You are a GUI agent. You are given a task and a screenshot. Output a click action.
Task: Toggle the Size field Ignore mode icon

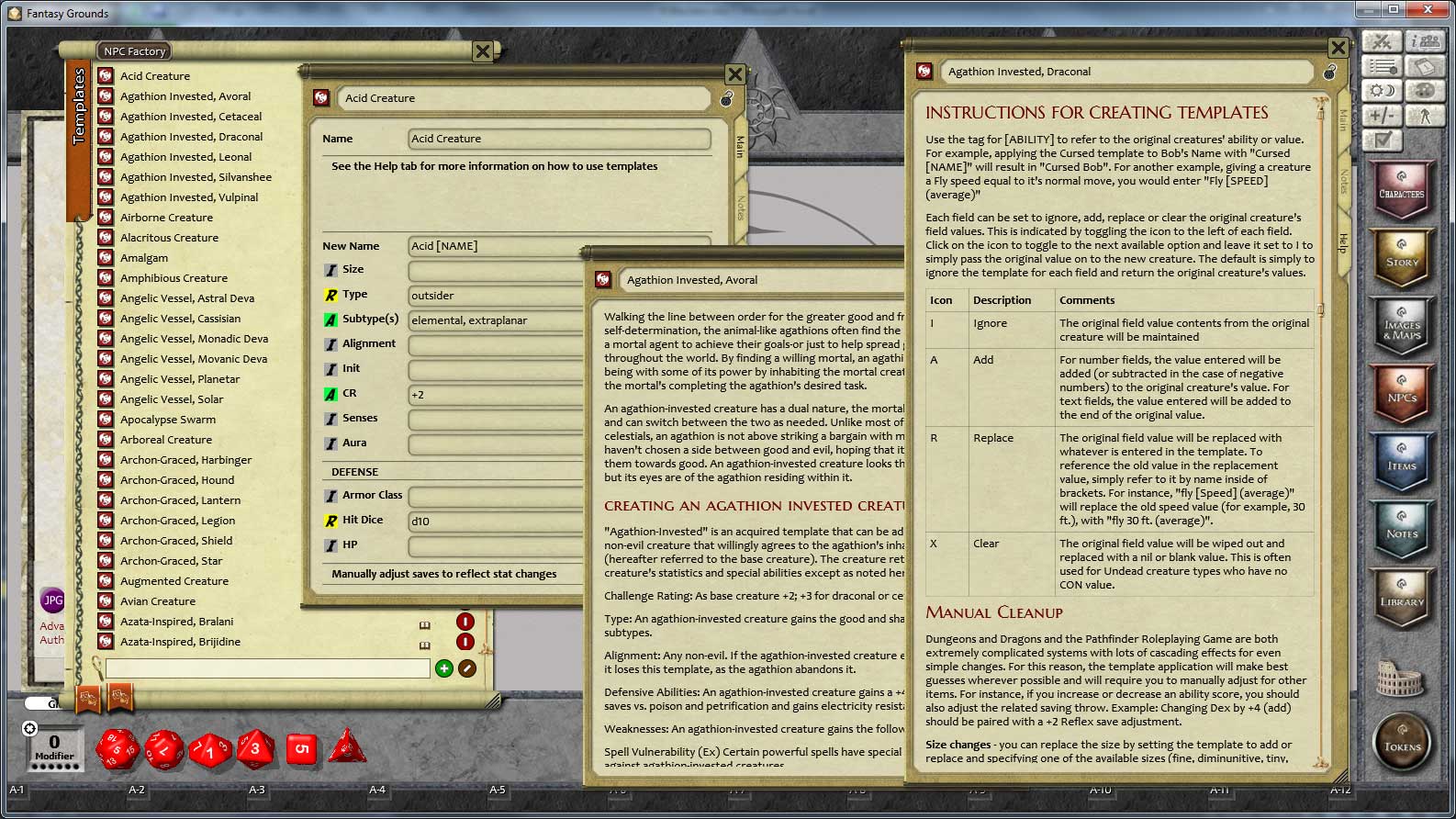tap(331, 270)
